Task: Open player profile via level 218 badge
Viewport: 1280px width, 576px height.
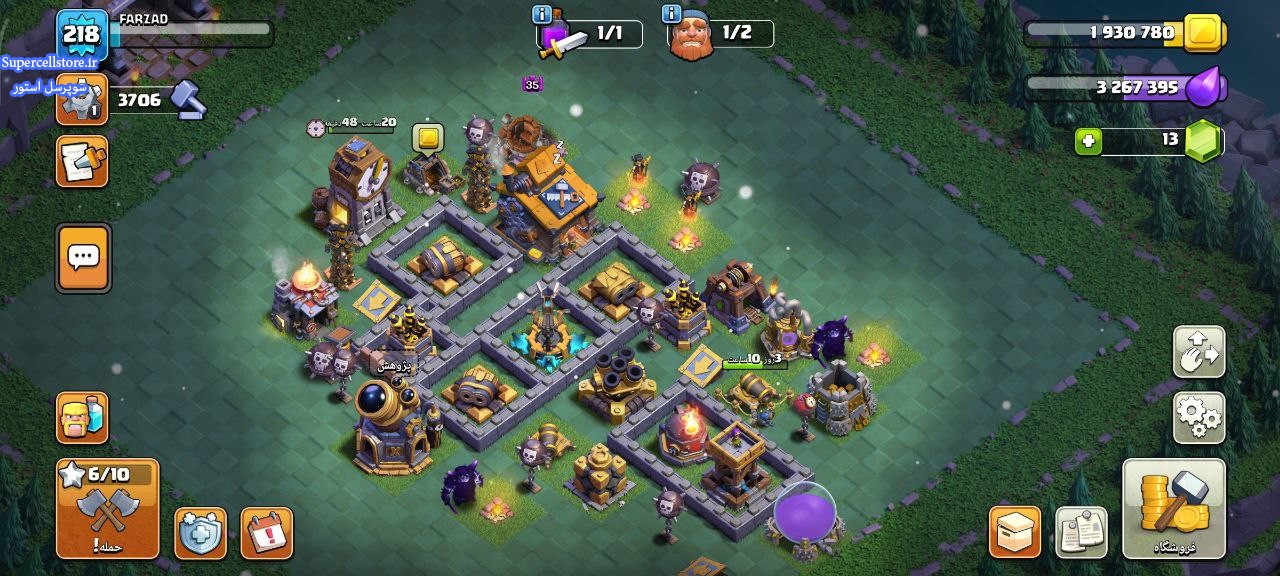Action: 82,36
